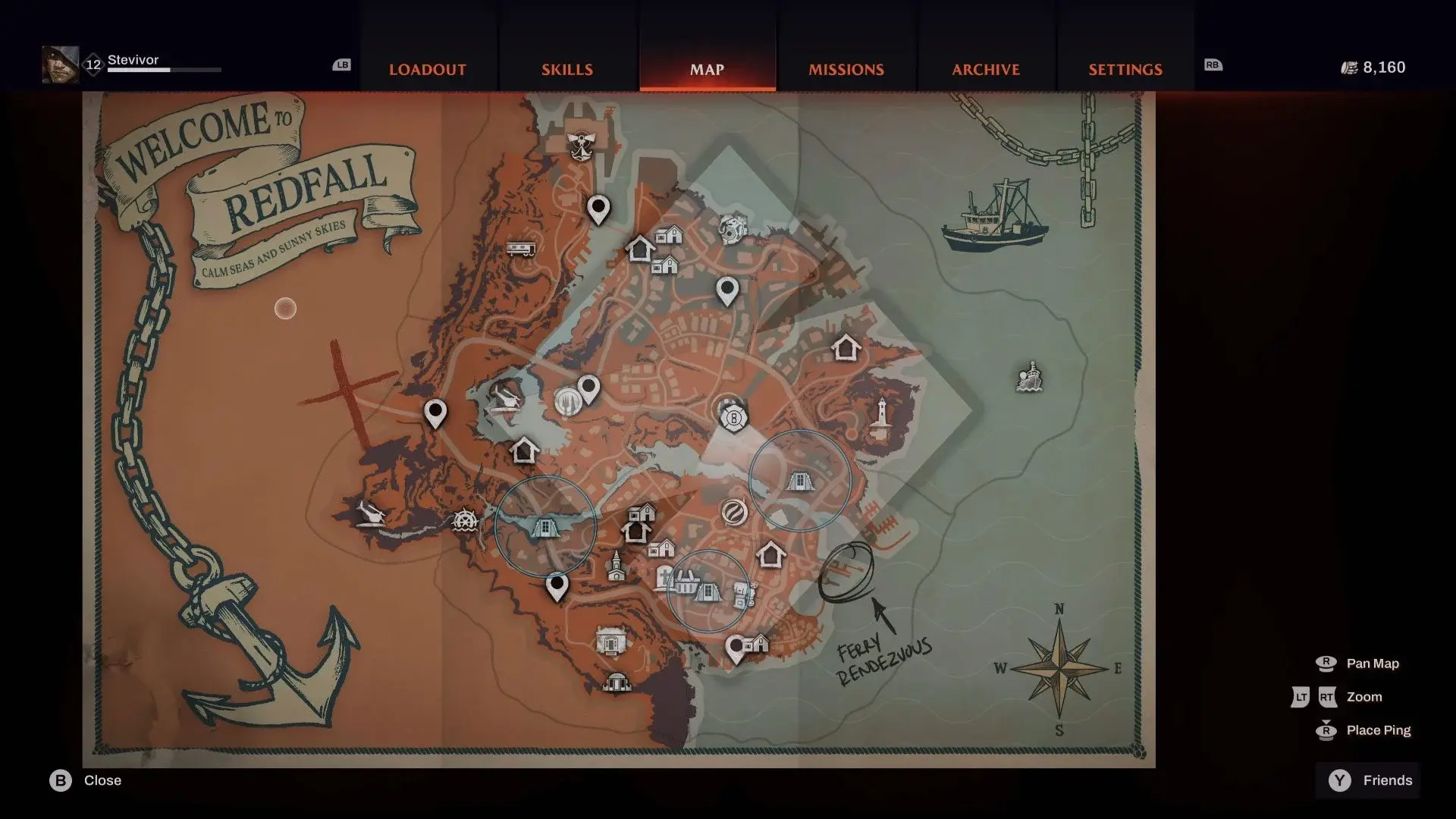This screenshot has width=1456, height=819.
Task: Select the Map tab
Action: click(x=707, y=70)
